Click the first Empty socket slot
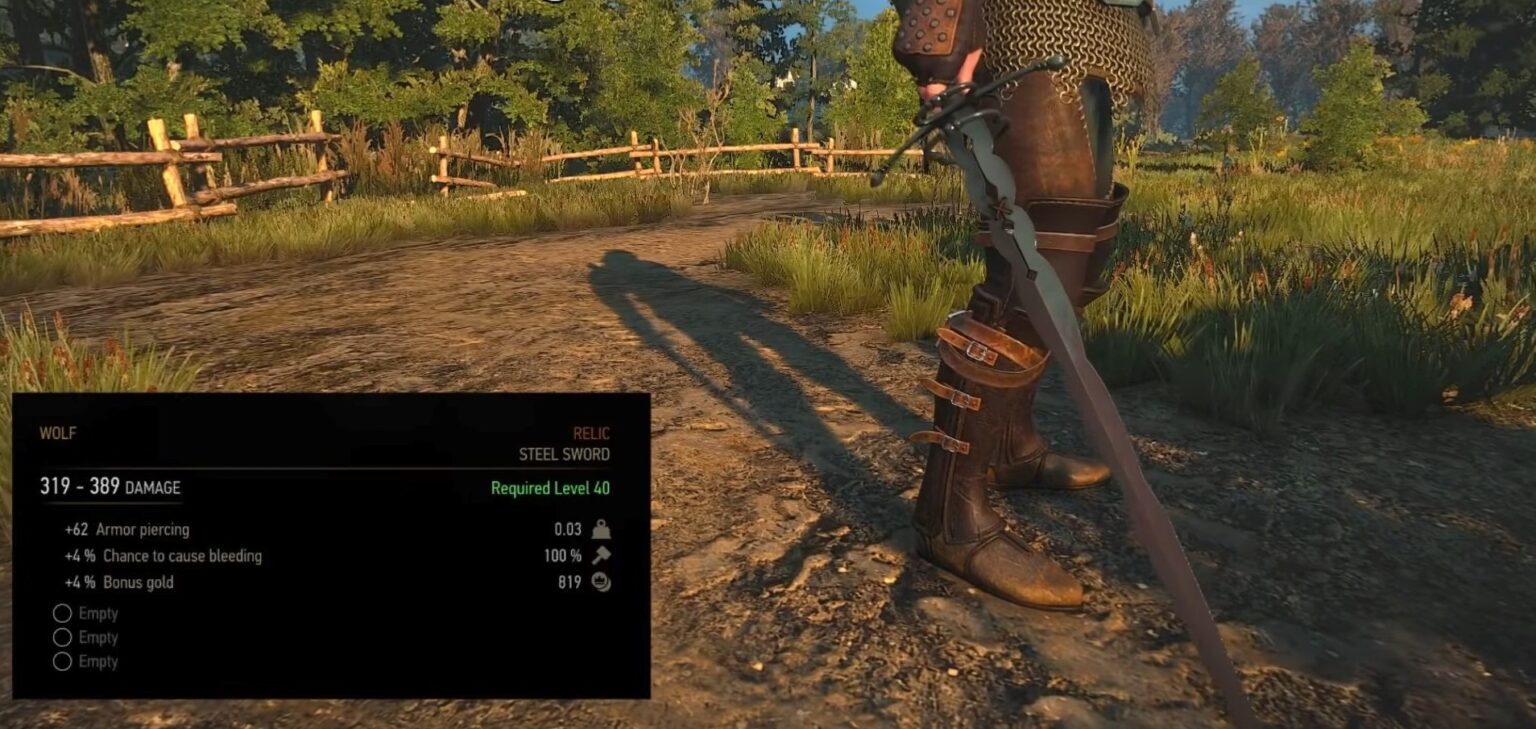Screen dimensions: 1536x729 pos(62,613)
